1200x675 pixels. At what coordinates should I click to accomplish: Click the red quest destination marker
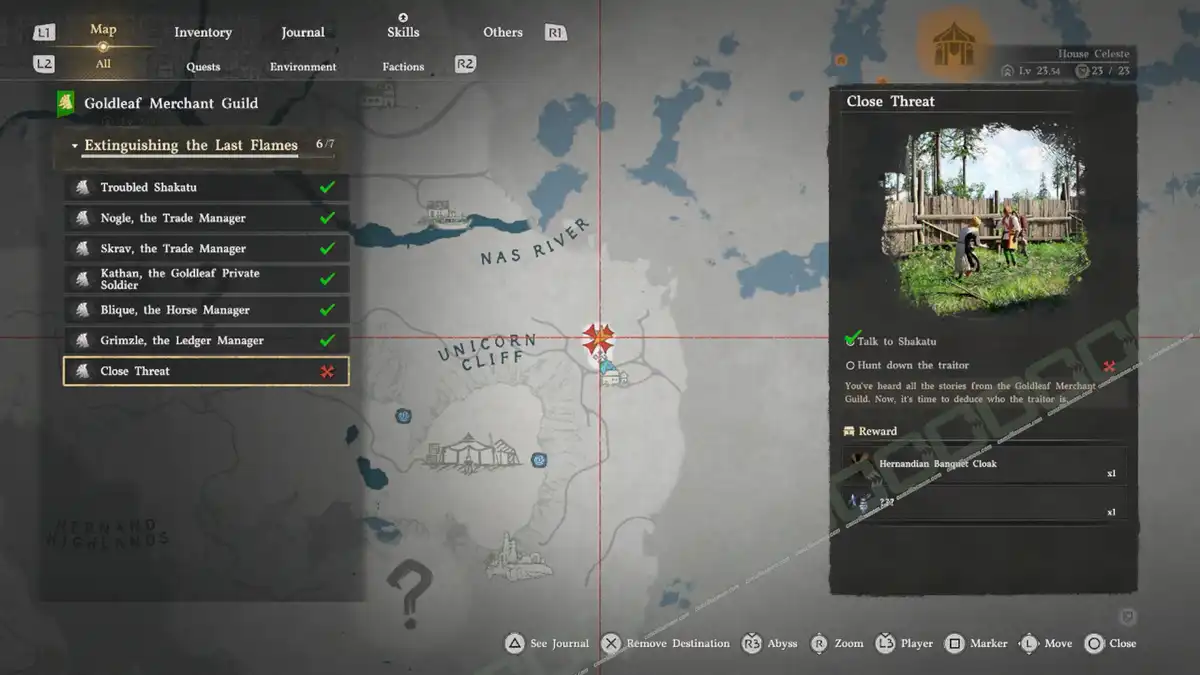(x=598, y=338)
